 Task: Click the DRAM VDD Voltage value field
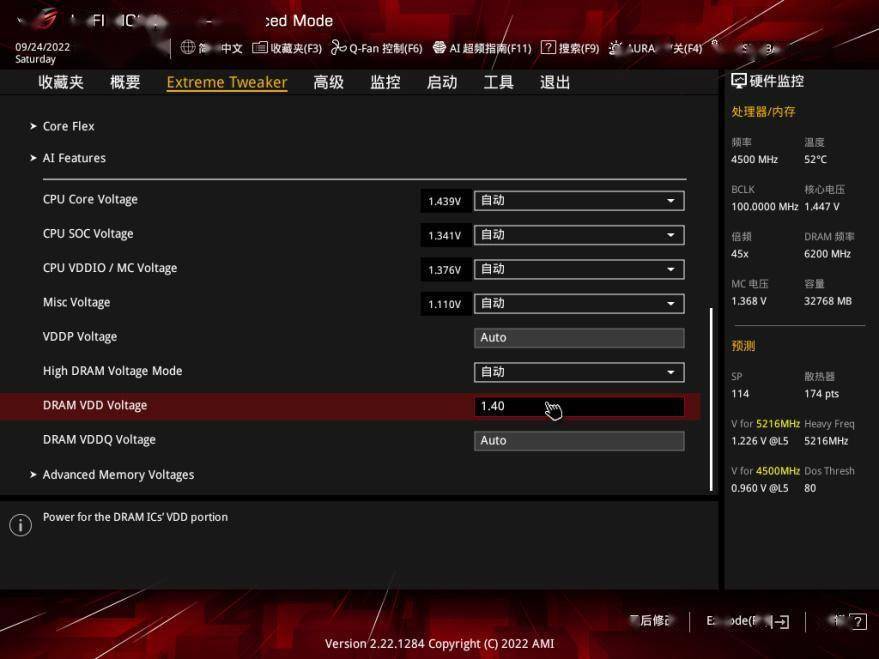point(579,406)
